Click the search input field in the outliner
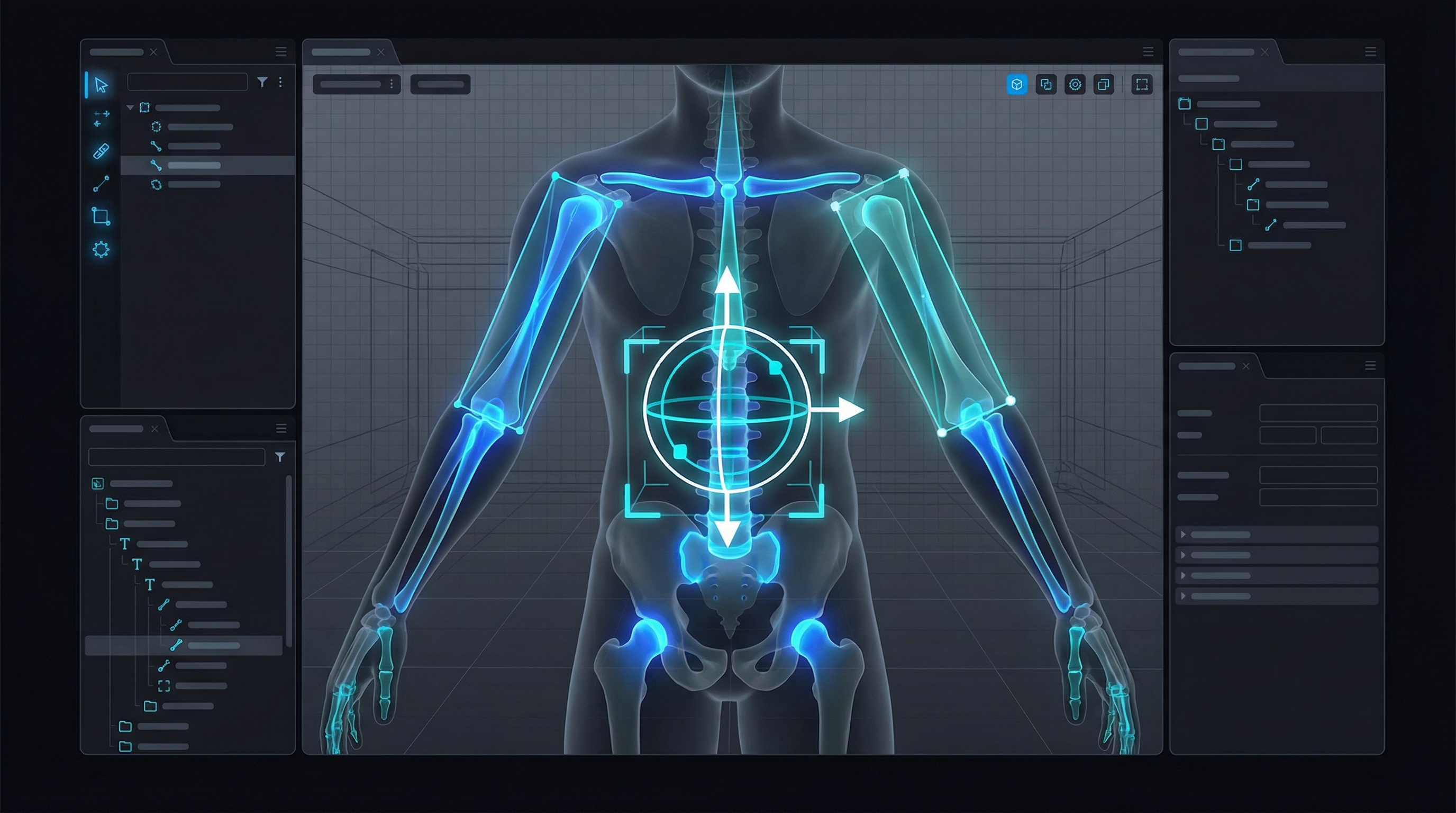This screenshot has width=1456, height=813. (187, 82)
